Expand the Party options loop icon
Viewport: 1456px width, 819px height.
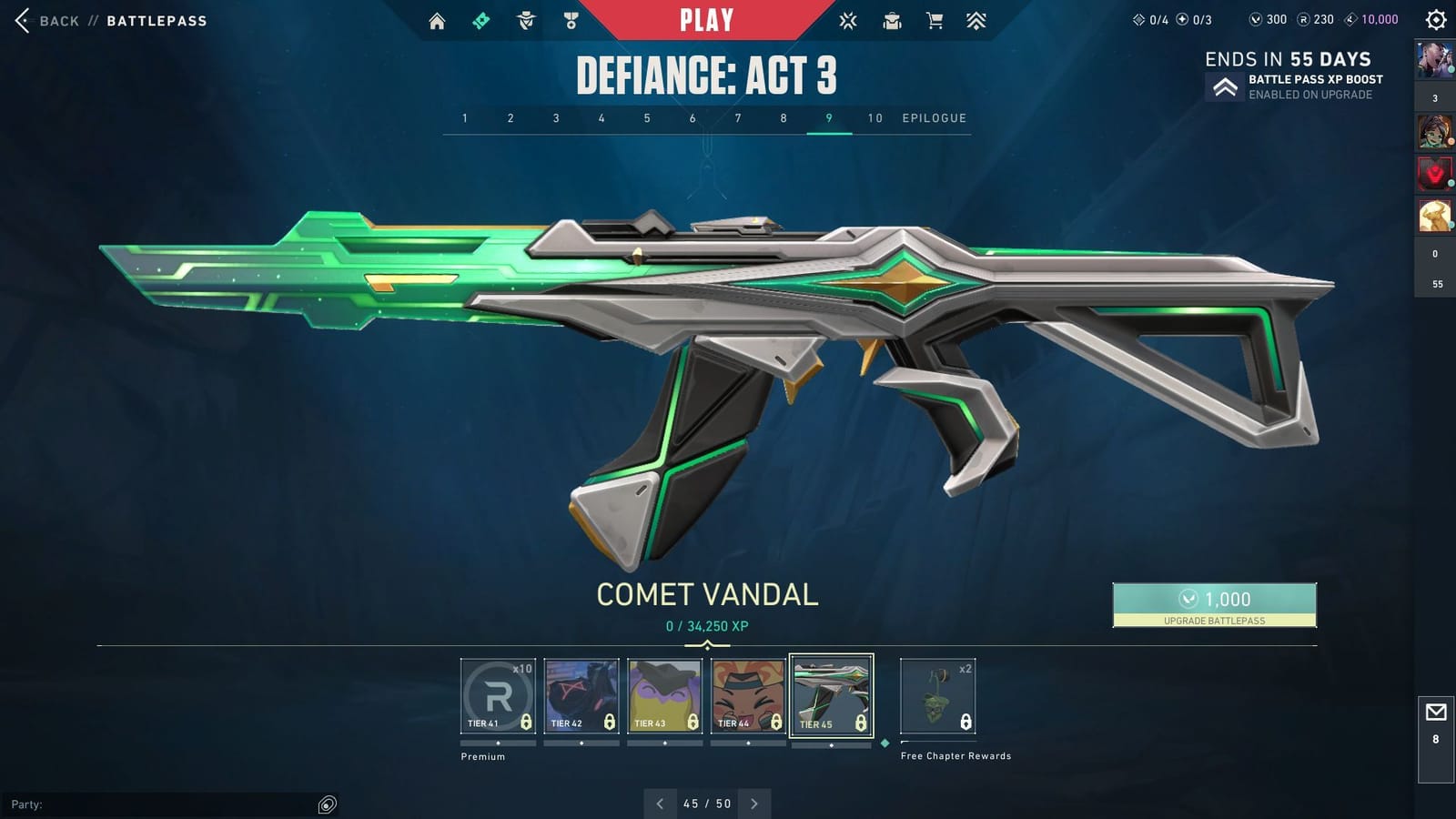(326, 804)
